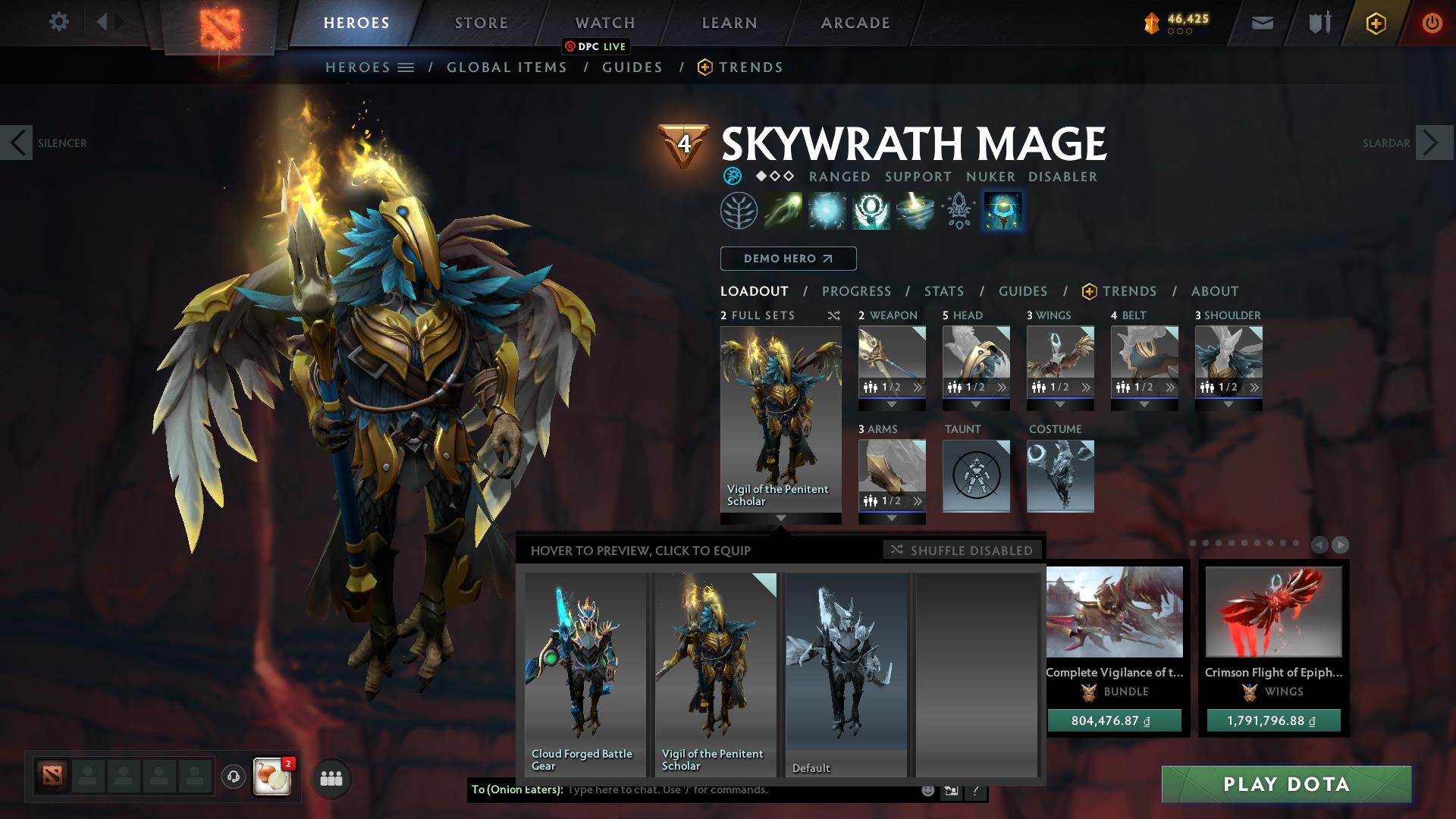Switch to the Progress tab
Image resolution: width=1456 pixels, height=819 pixels.
[857, 290]
